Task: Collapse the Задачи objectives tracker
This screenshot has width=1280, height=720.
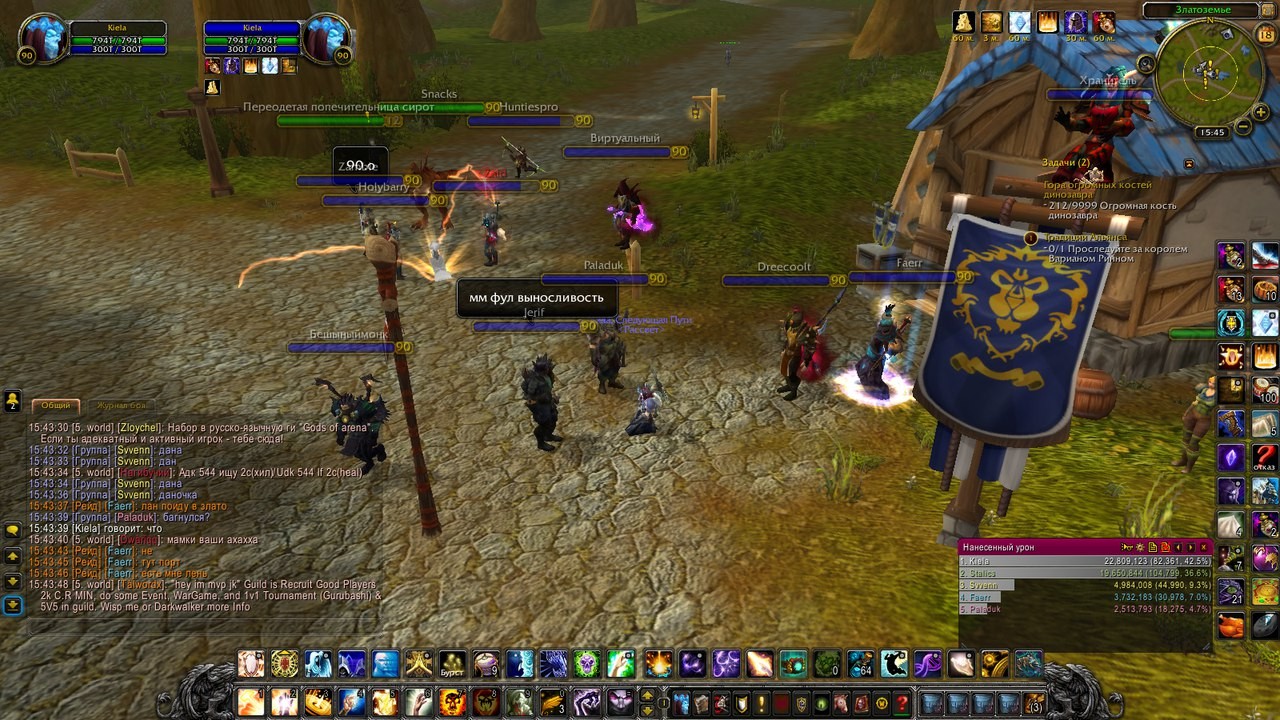Action: tap(1189, 163)
